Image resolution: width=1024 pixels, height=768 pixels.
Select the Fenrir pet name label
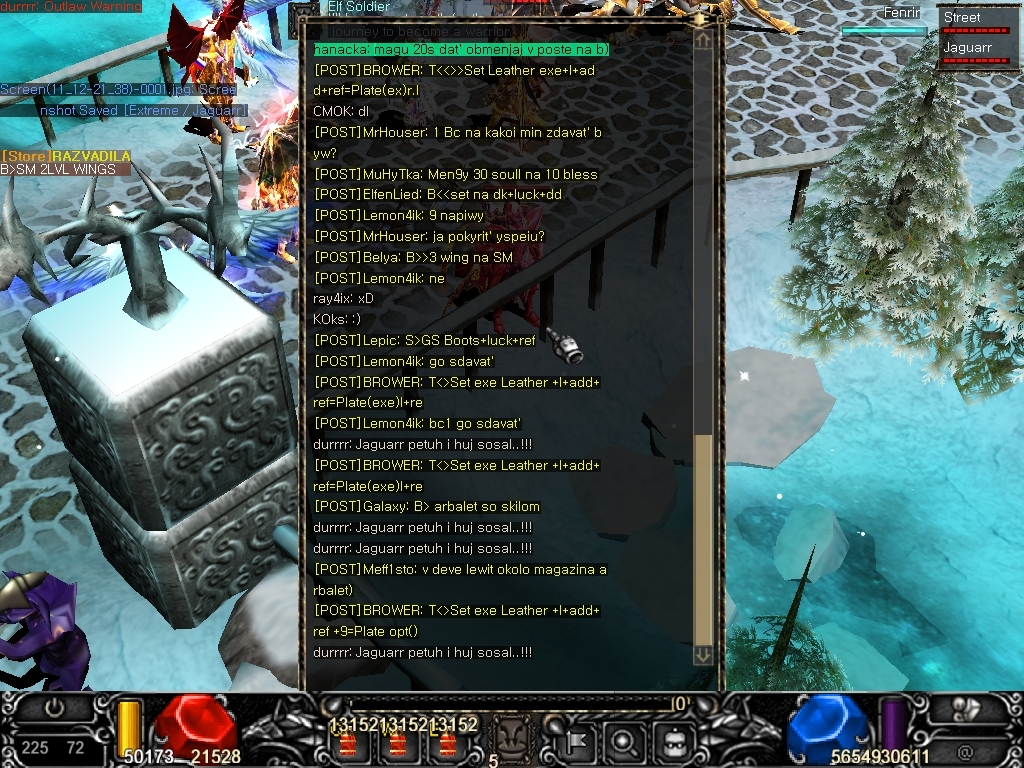click(x=902, y=13)
